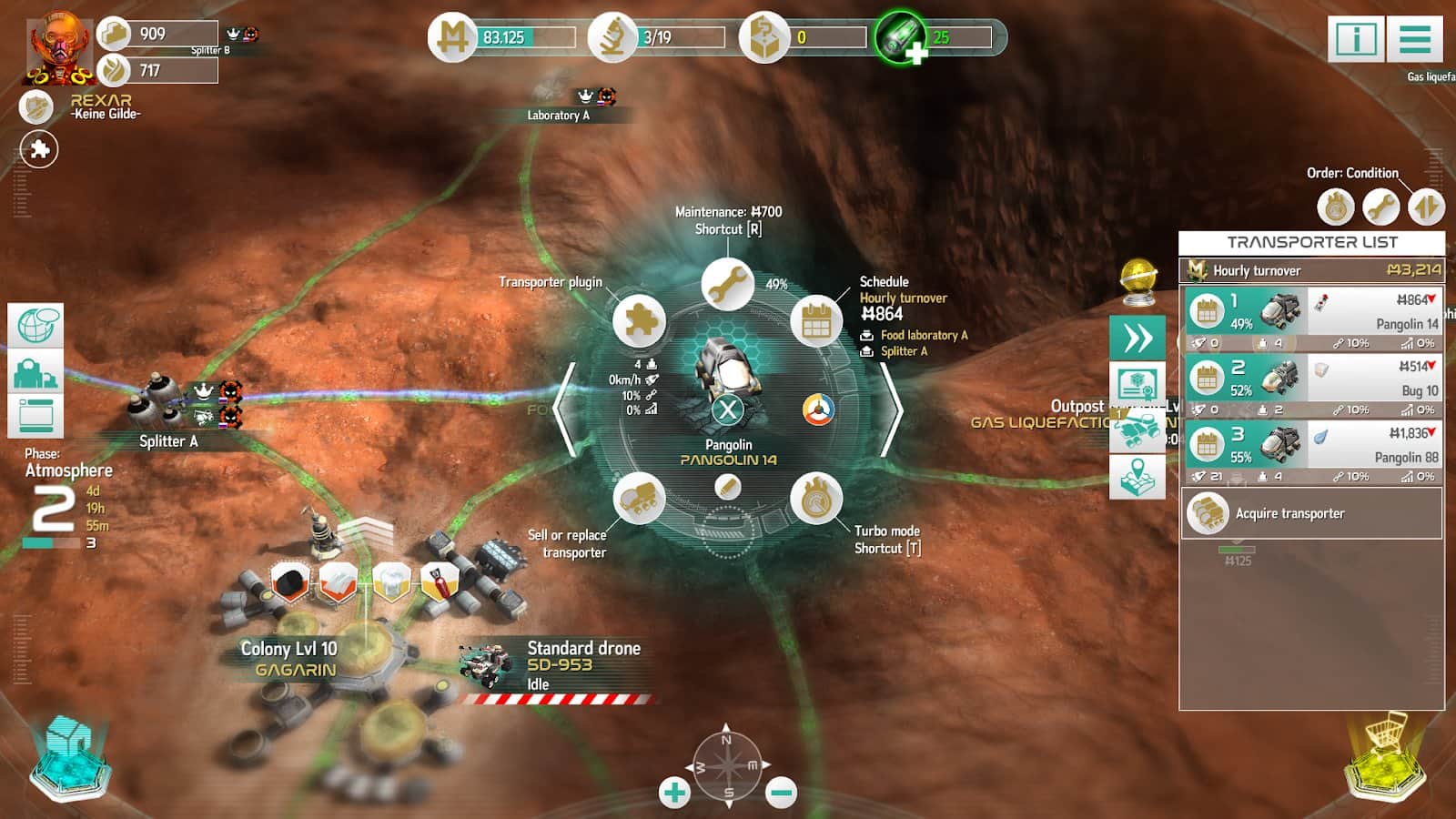Activate Turbo mode for Pangolin 14

click(x=816, y=498)
